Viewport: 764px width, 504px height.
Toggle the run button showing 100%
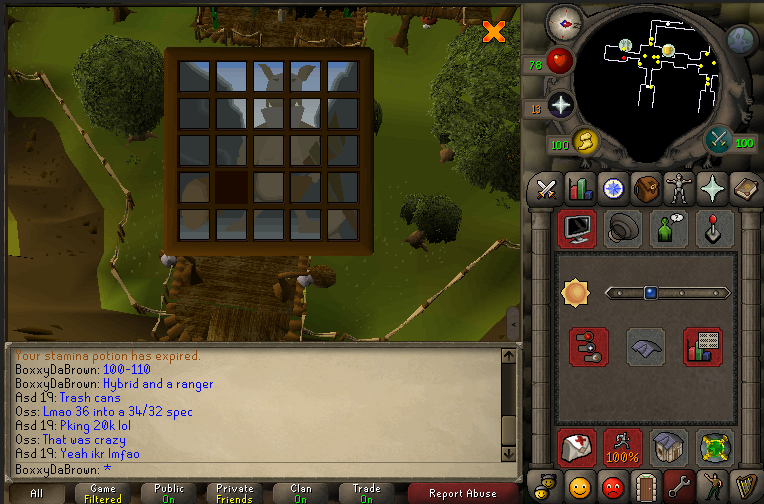[x=622, y=448]
